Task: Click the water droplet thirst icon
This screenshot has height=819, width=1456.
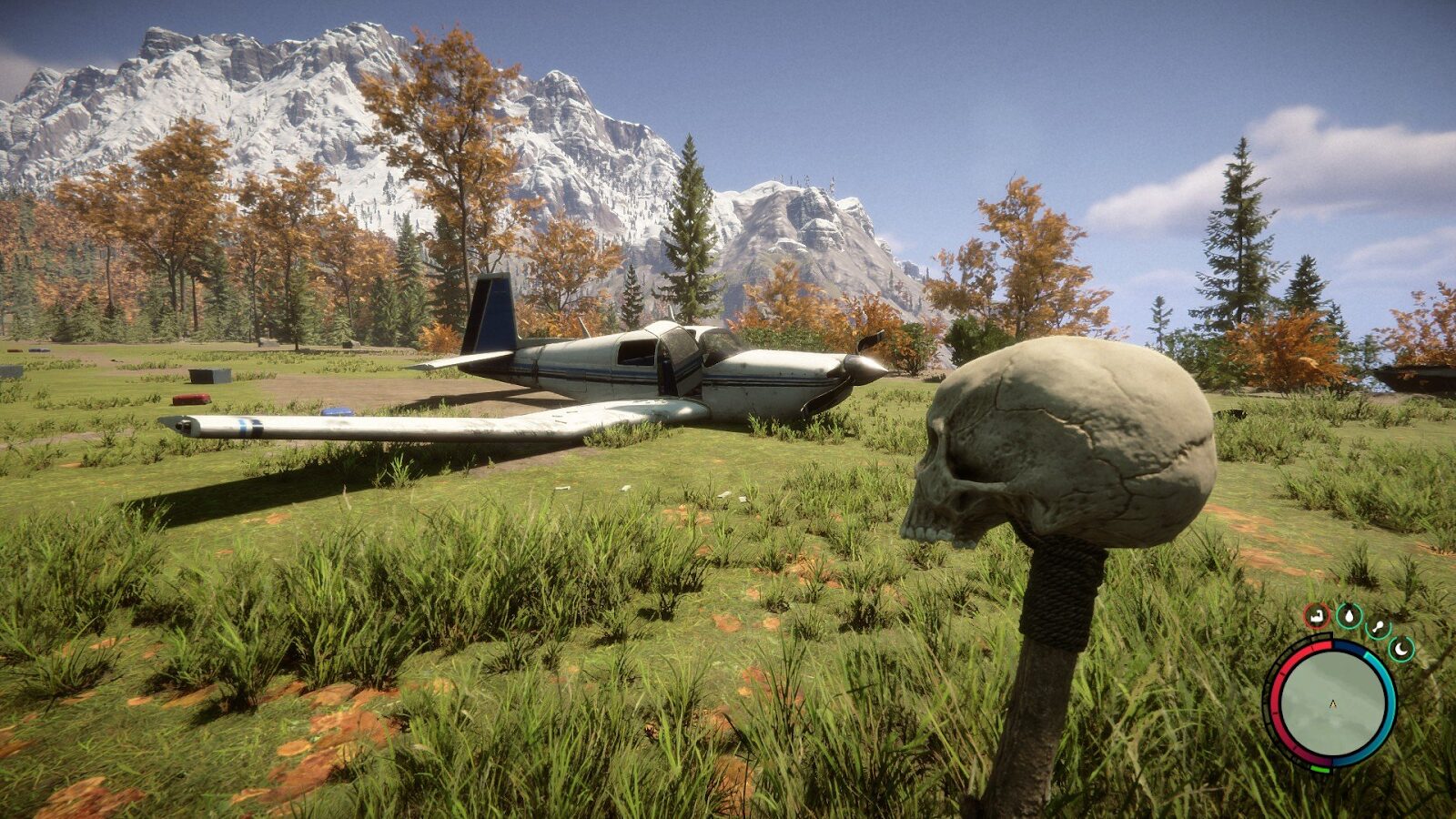Action: (1350, 616)
